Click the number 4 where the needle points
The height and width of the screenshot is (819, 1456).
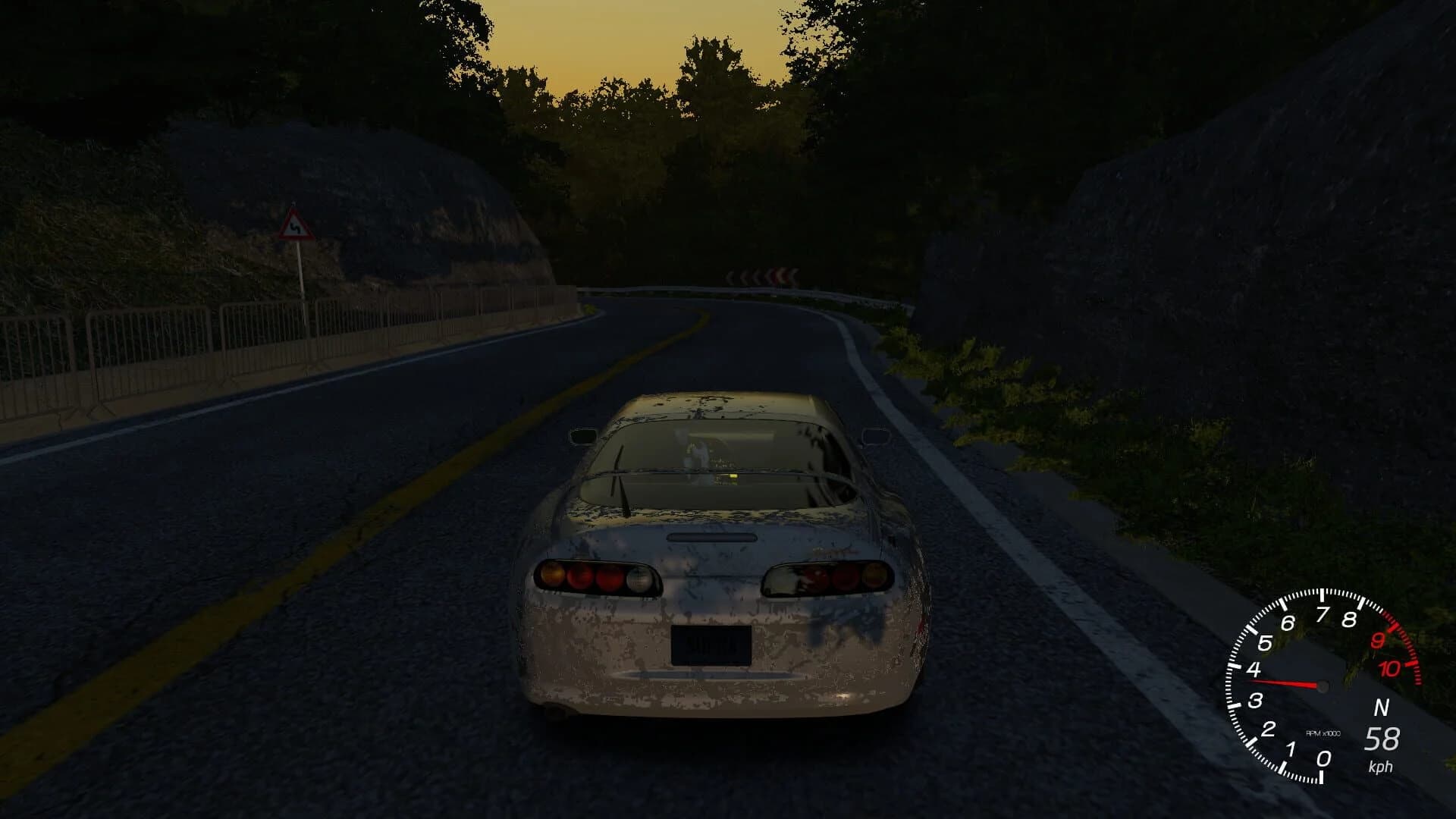pyautogui.click(x=1254, y=669)
